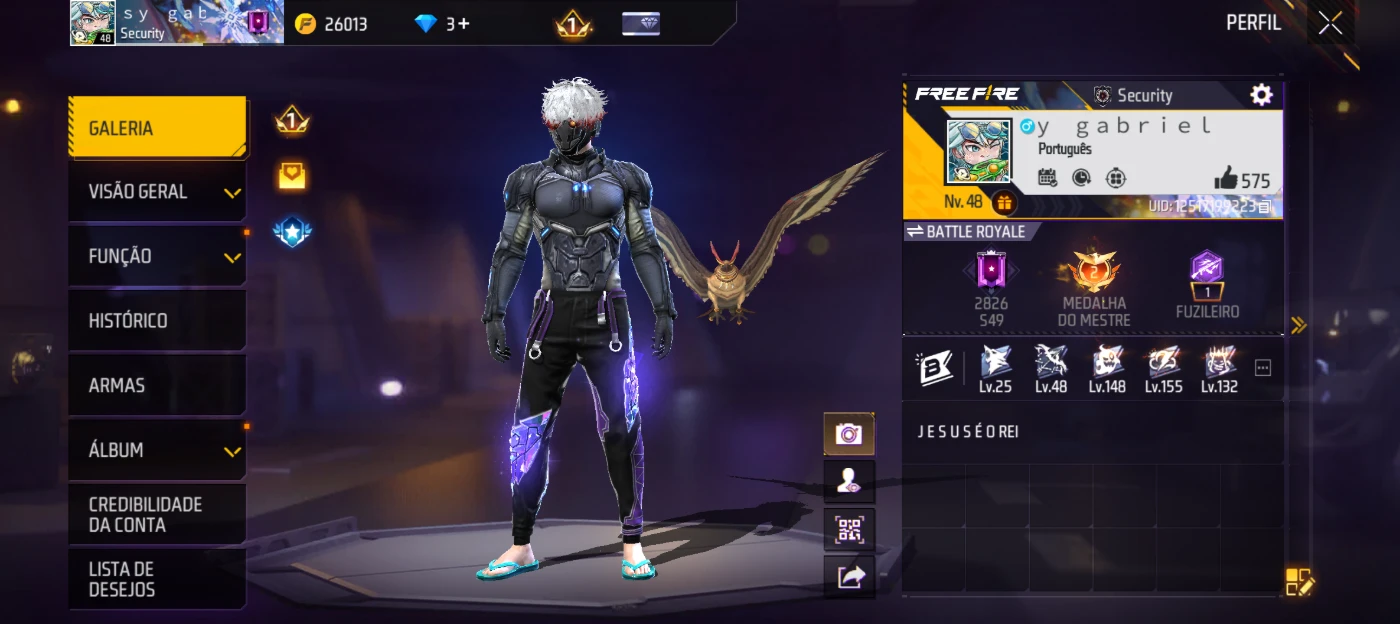Image resolution: width=1400 pixels, height=624 pixels.
Task: Open profile settings gear icon
Action: click(x=1261, y=95)
